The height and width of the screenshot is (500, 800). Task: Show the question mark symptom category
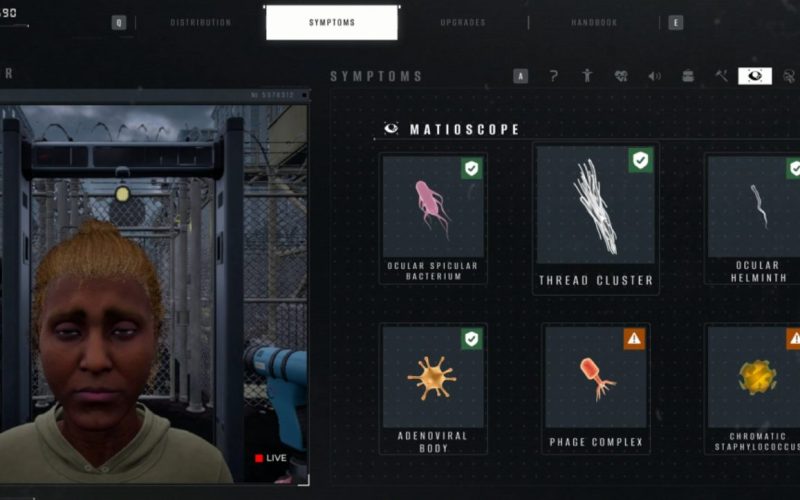coord(554,76)
